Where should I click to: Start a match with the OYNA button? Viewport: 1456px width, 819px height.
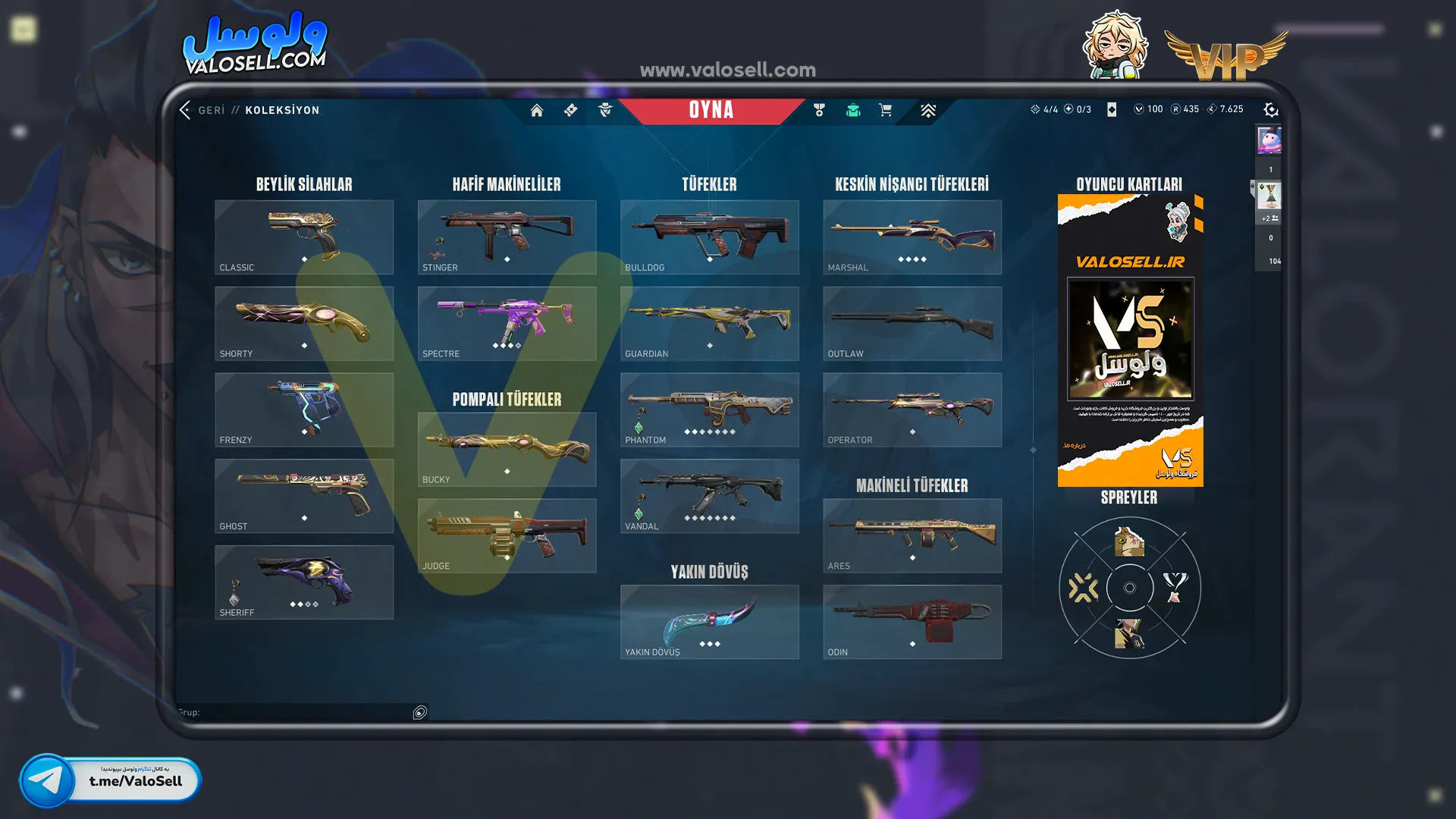pyautogui.click(x=711, y=110)
